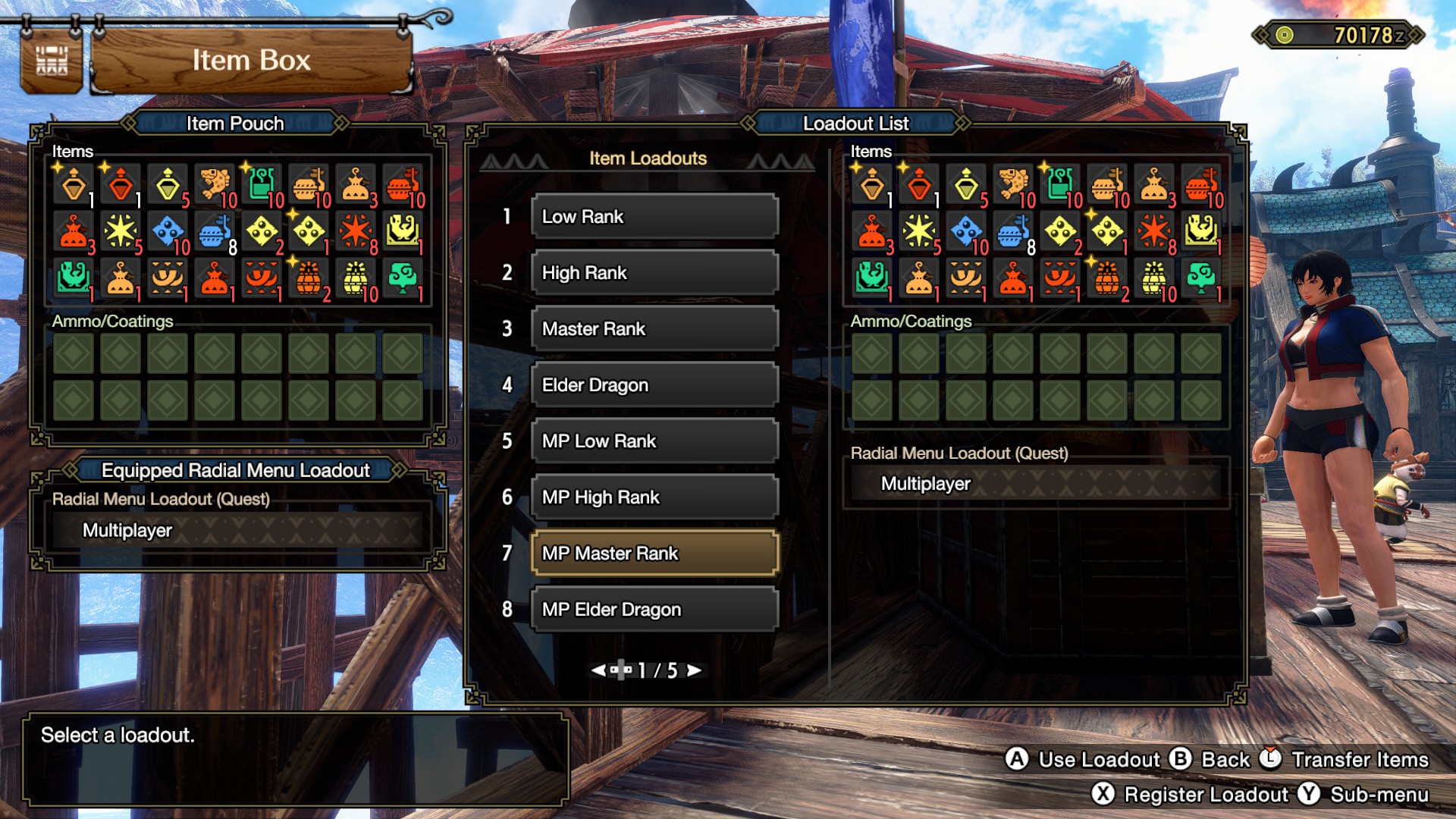Pick the Master Rank loadout
Screen dimensions: 1456x819
[x=654, y=329]
